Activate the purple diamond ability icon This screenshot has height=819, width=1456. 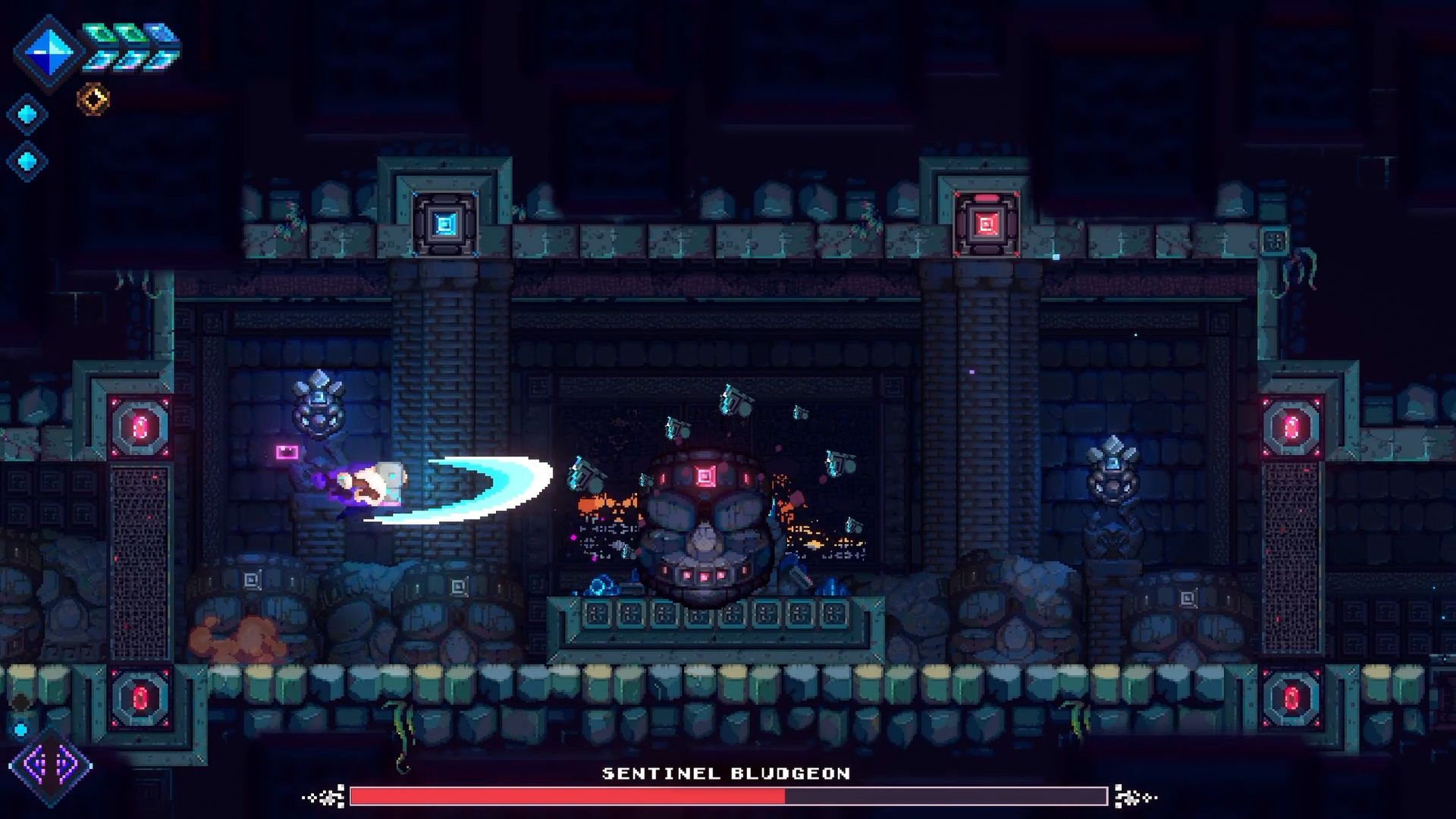[x=50, y=765]
